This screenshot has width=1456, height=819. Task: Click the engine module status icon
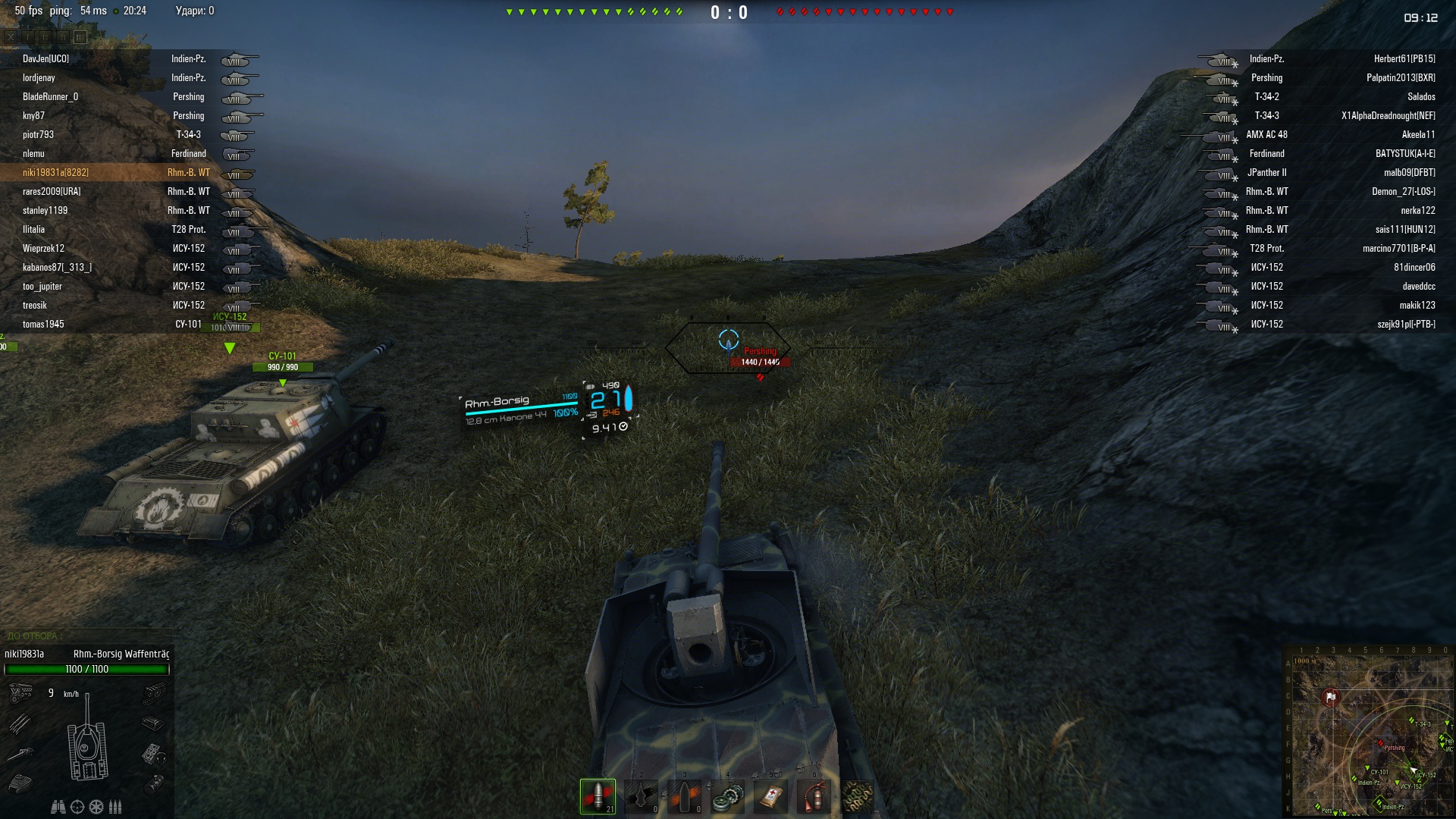click(20, 692)
